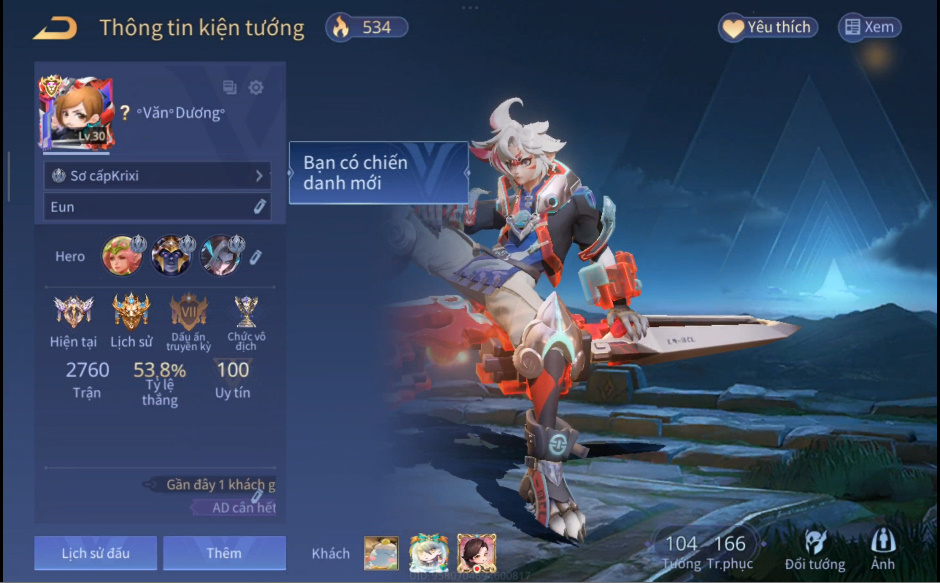Select the pink-haired hero portrait
The height and width of the screenshot is (583, 940).
[123, 256]
